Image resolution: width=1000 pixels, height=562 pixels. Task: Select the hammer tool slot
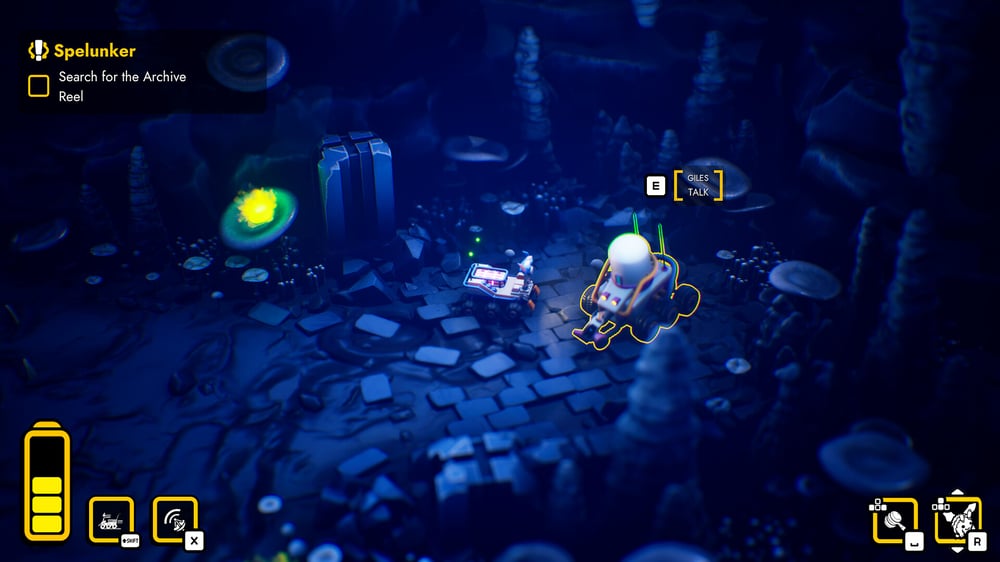894,520
